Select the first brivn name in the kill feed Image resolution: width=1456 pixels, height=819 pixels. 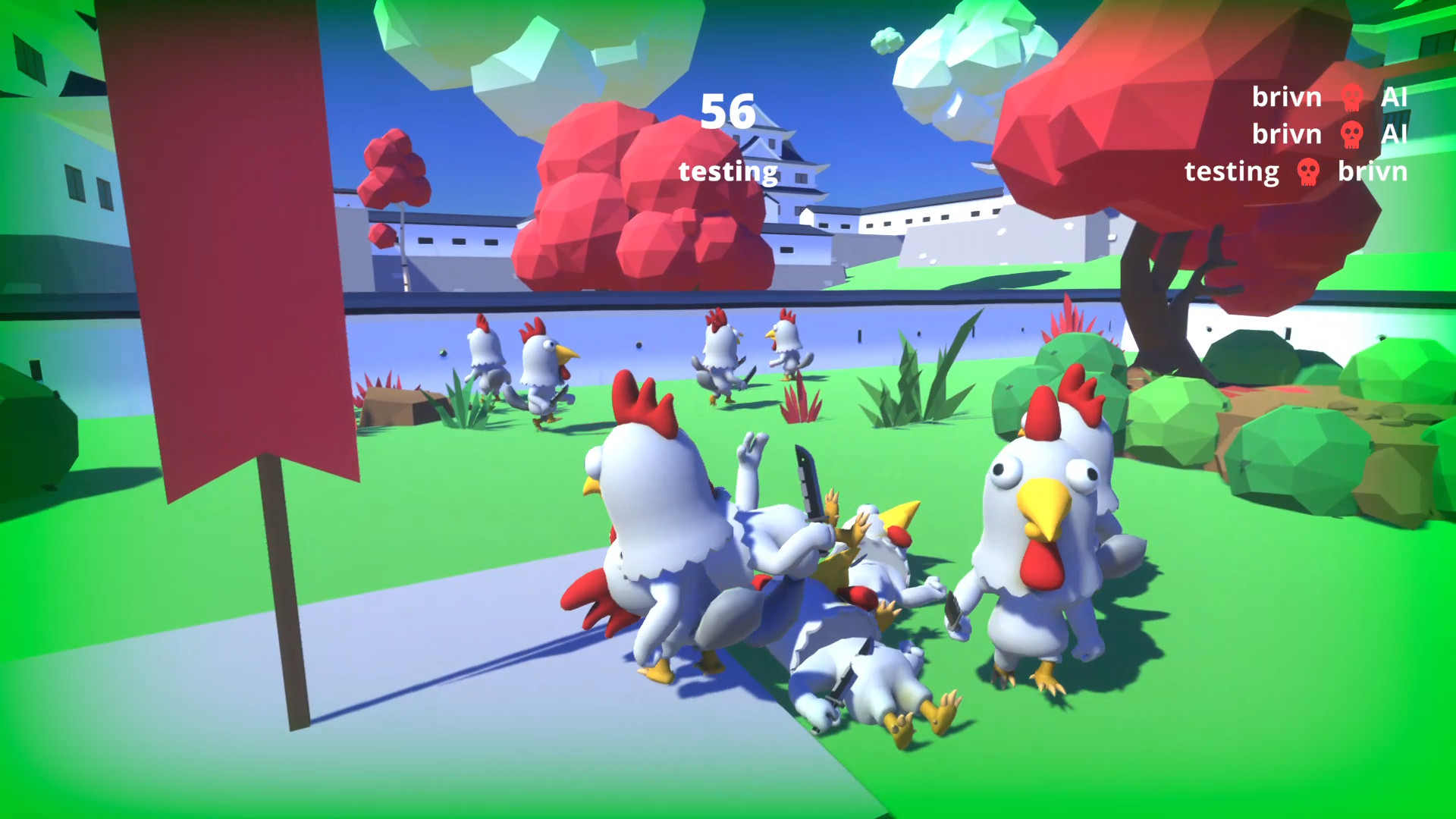click(x=1287, y=98)
